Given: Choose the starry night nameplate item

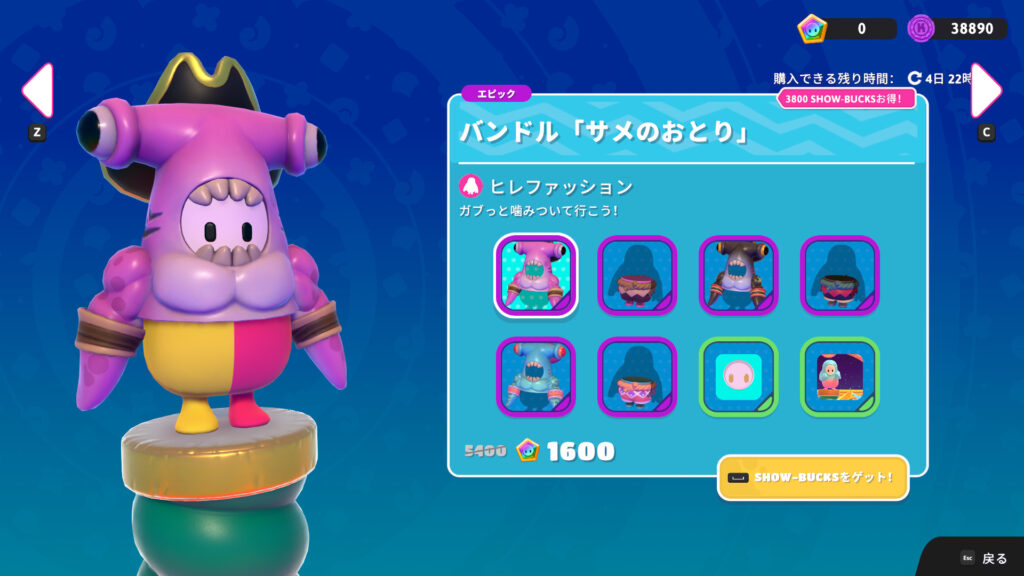Looking at the screenshot, I should click(841, 377).
